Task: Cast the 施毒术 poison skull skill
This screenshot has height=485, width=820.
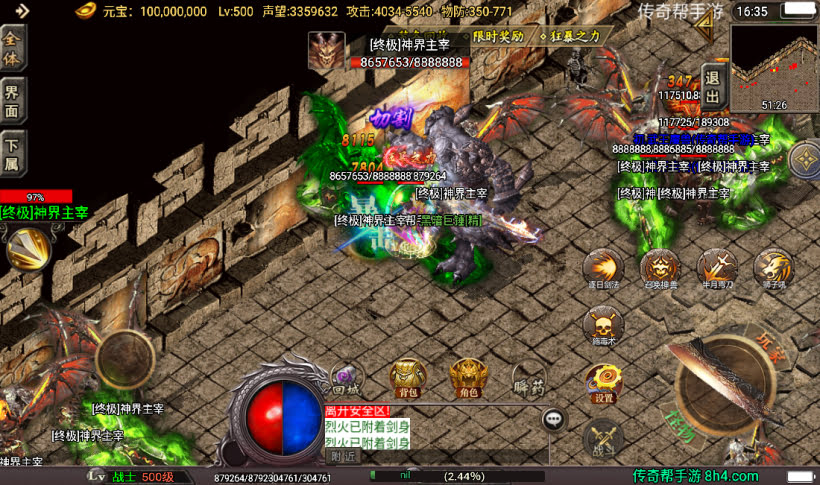Action: [603, 326]
